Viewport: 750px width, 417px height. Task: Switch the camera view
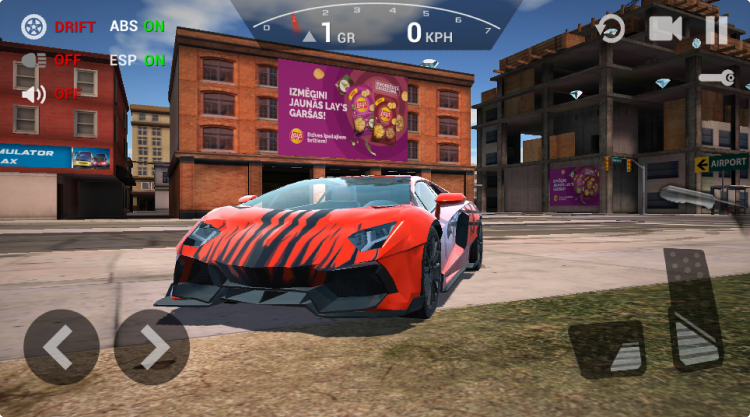point(665,28)
